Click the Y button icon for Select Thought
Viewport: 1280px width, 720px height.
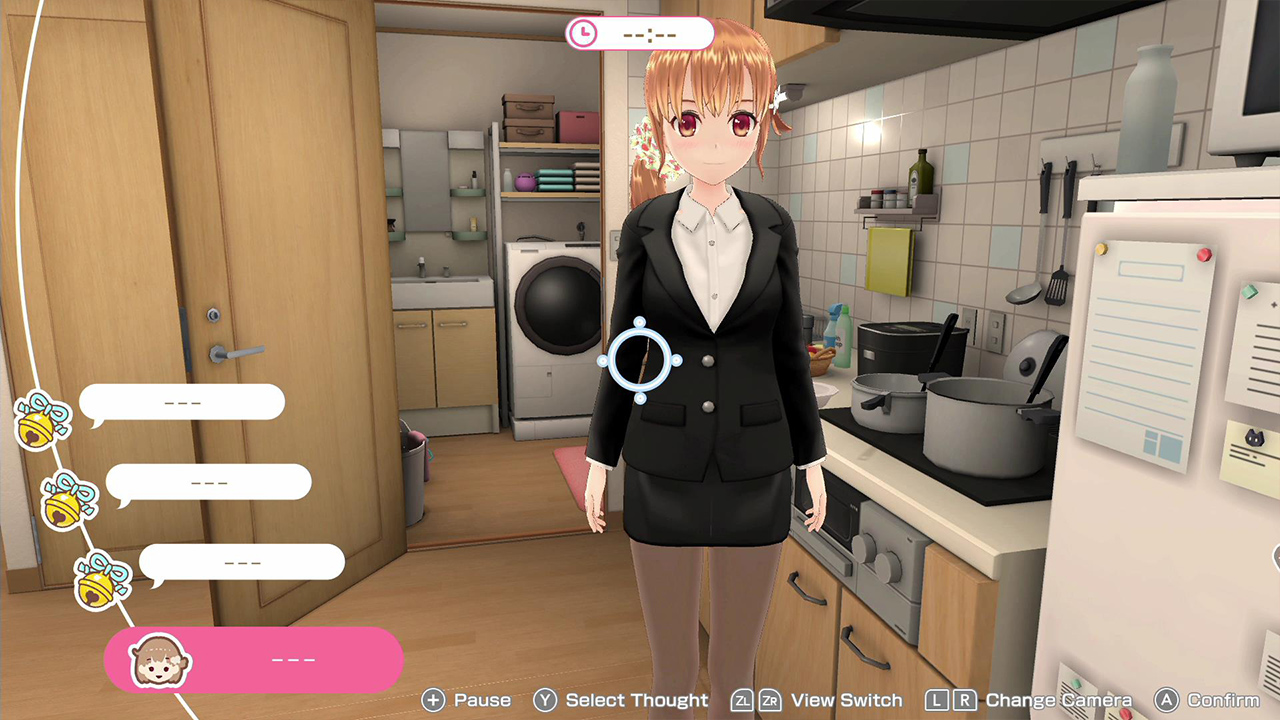[x=546, y=701]
